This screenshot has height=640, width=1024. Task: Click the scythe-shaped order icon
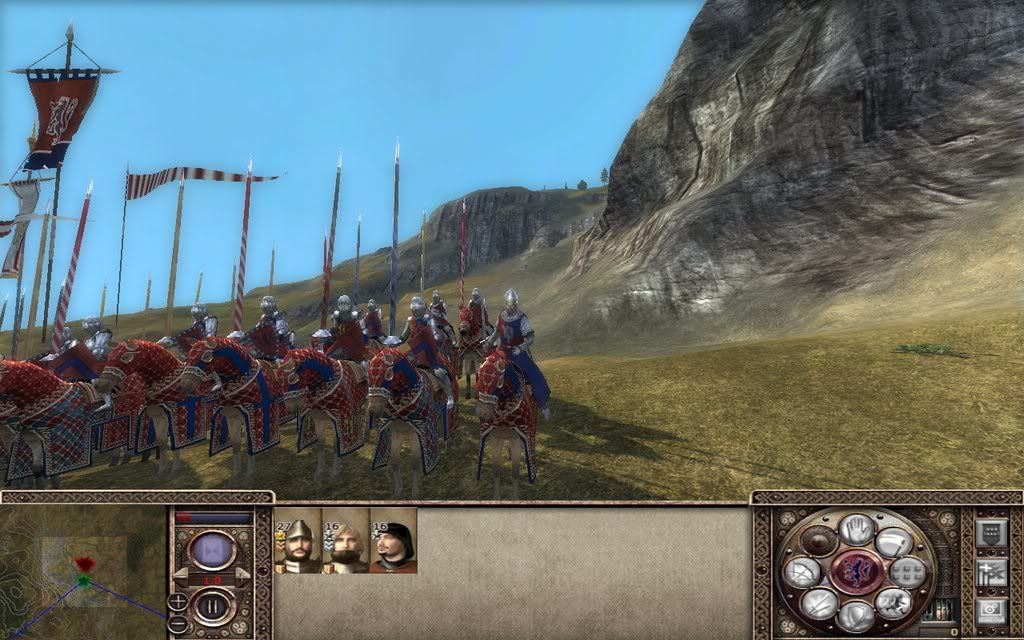(x=892, y=541)
